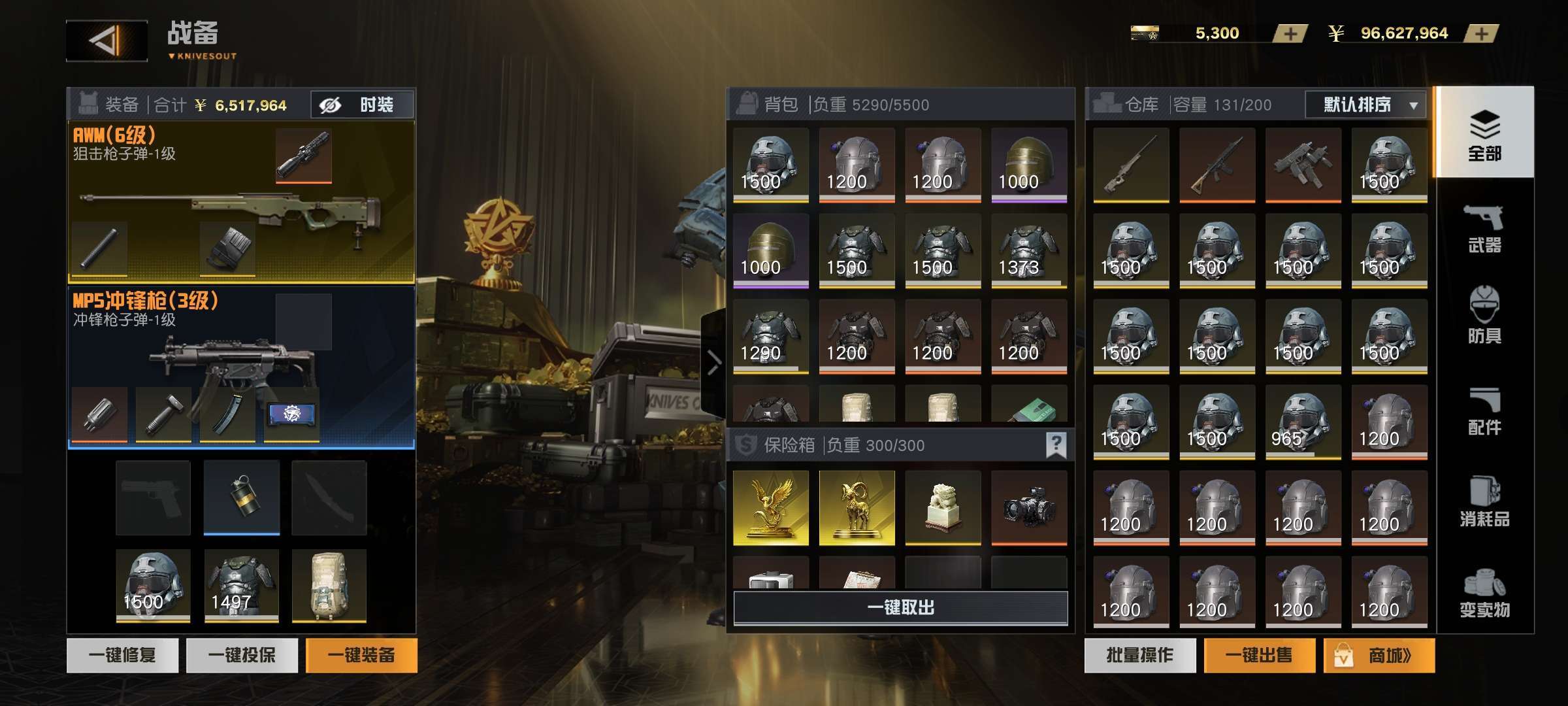Add more yen currency with plus button
The height and width of the screenshot is (706, 1568).
pyautogui.click(x=1481, y=33)
